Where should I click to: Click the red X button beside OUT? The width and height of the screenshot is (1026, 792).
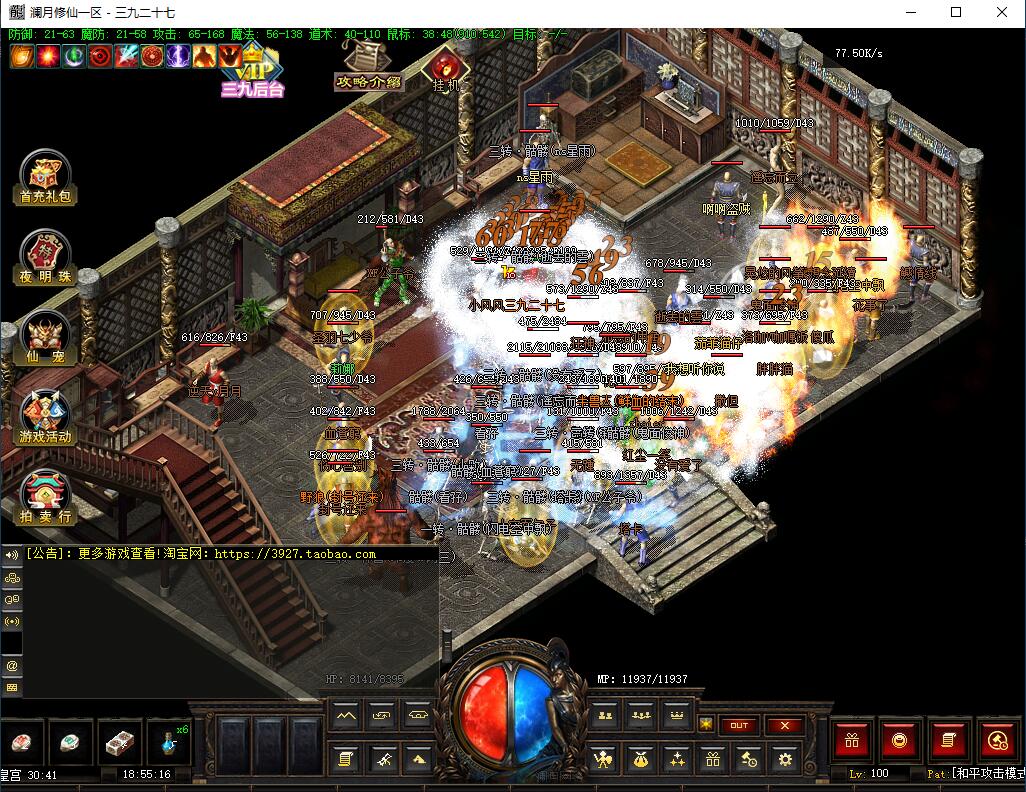coord(785,725)
